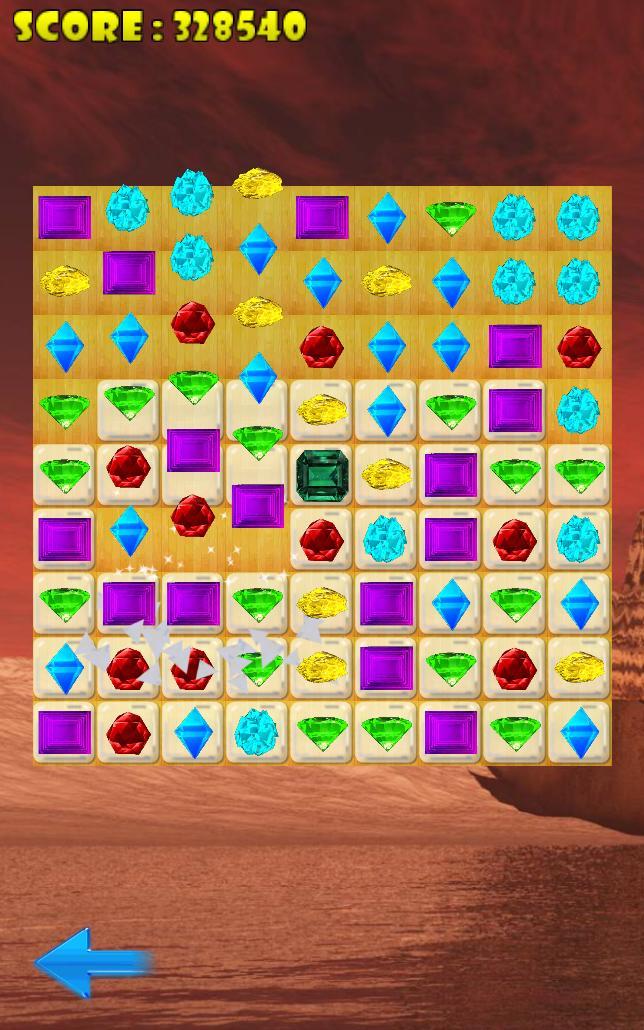Select the red gem directly below the dark emerald
The height and width of the screenshot is (1030, 644).
click(322, 540)
